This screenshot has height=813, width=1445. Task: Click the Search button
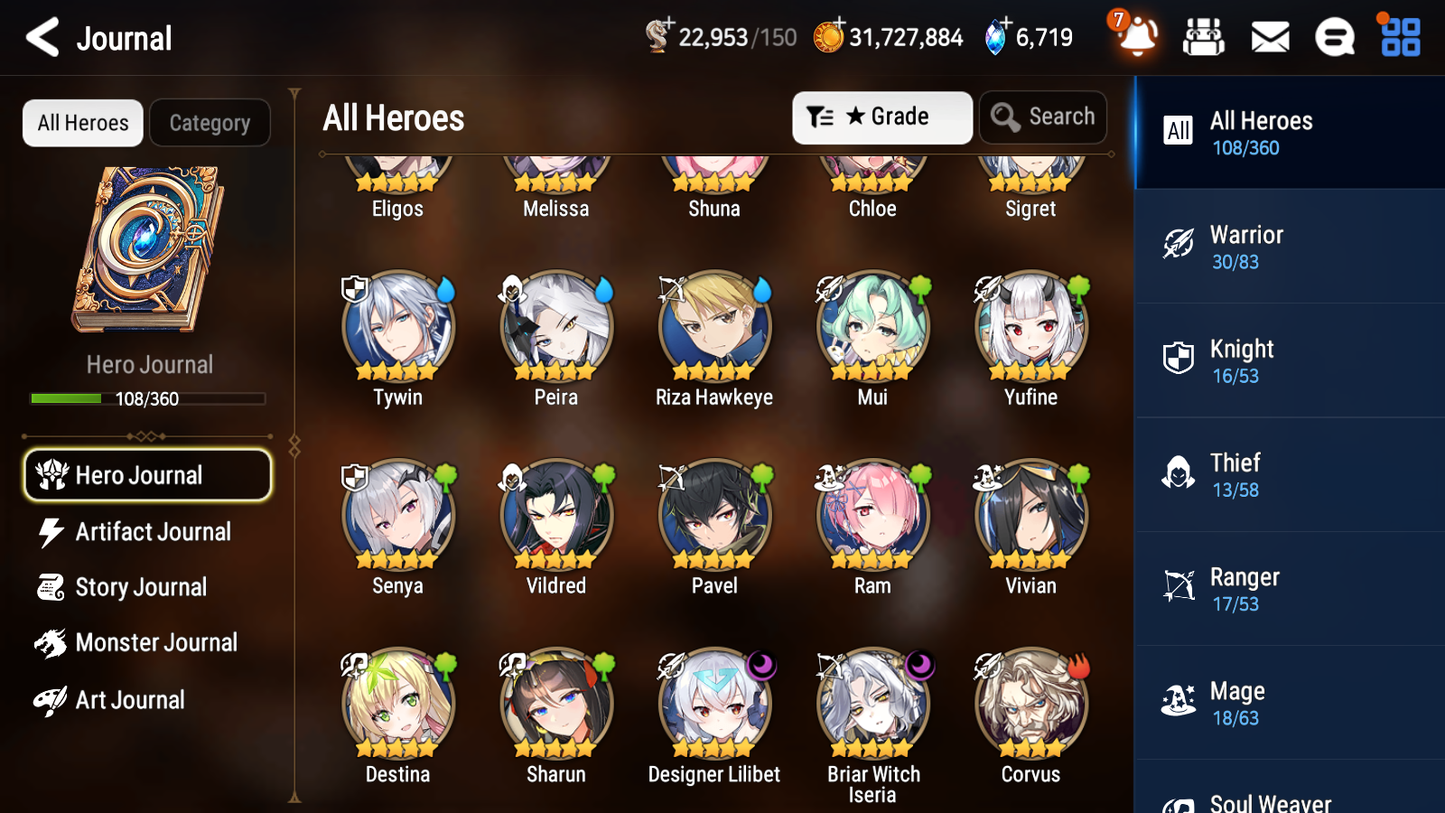tap(1043, 117)
